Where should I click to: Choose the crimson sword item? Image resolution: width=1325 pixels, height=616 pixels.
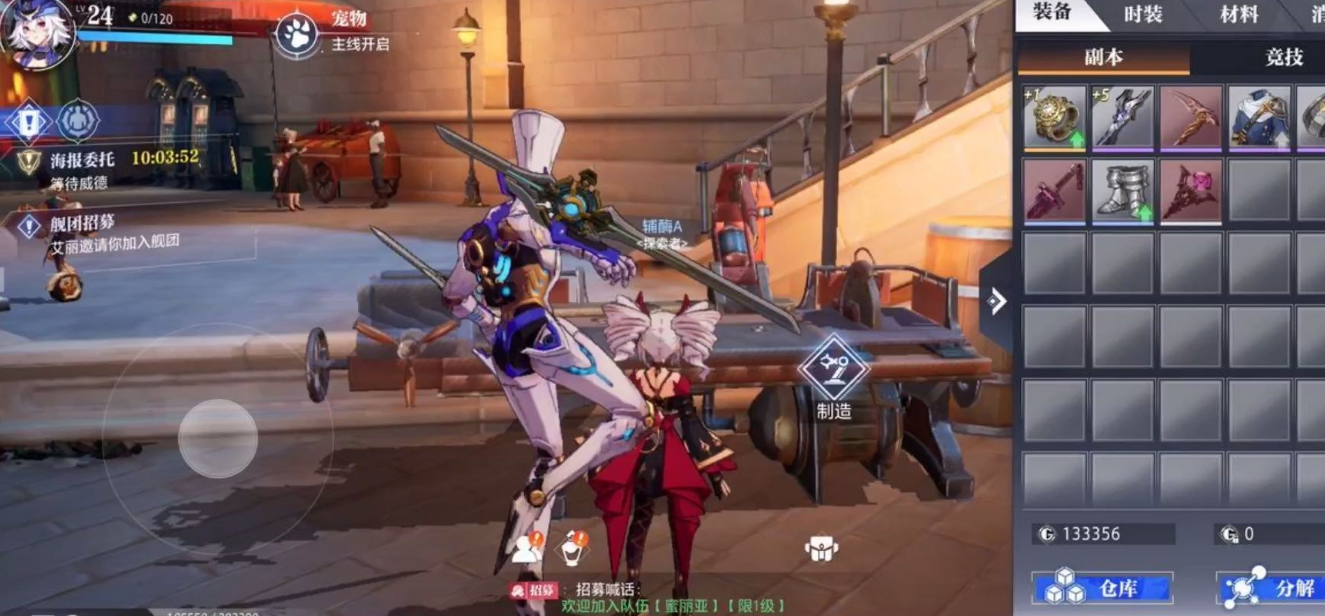click(x=1054, y=190)
